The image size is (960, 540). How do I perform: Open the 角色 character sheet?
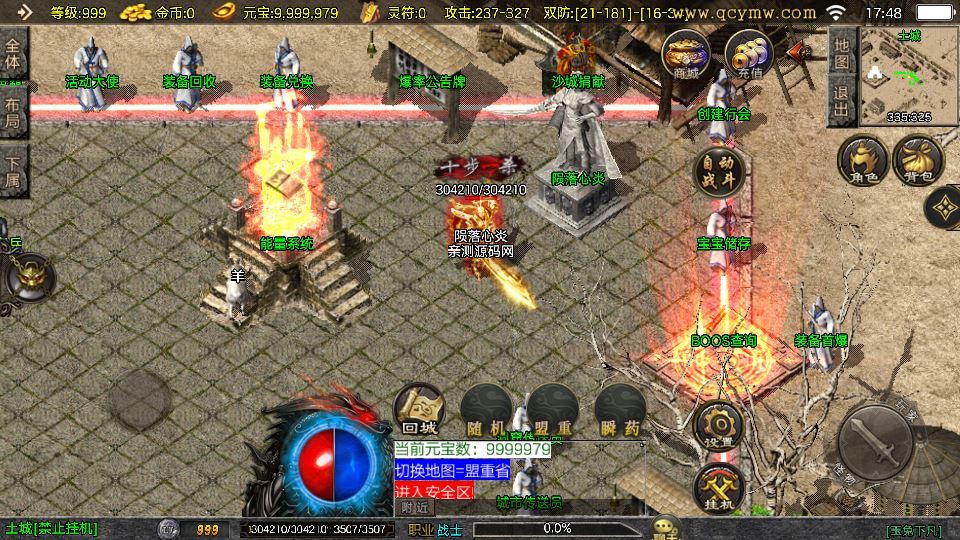pos(863,161)
